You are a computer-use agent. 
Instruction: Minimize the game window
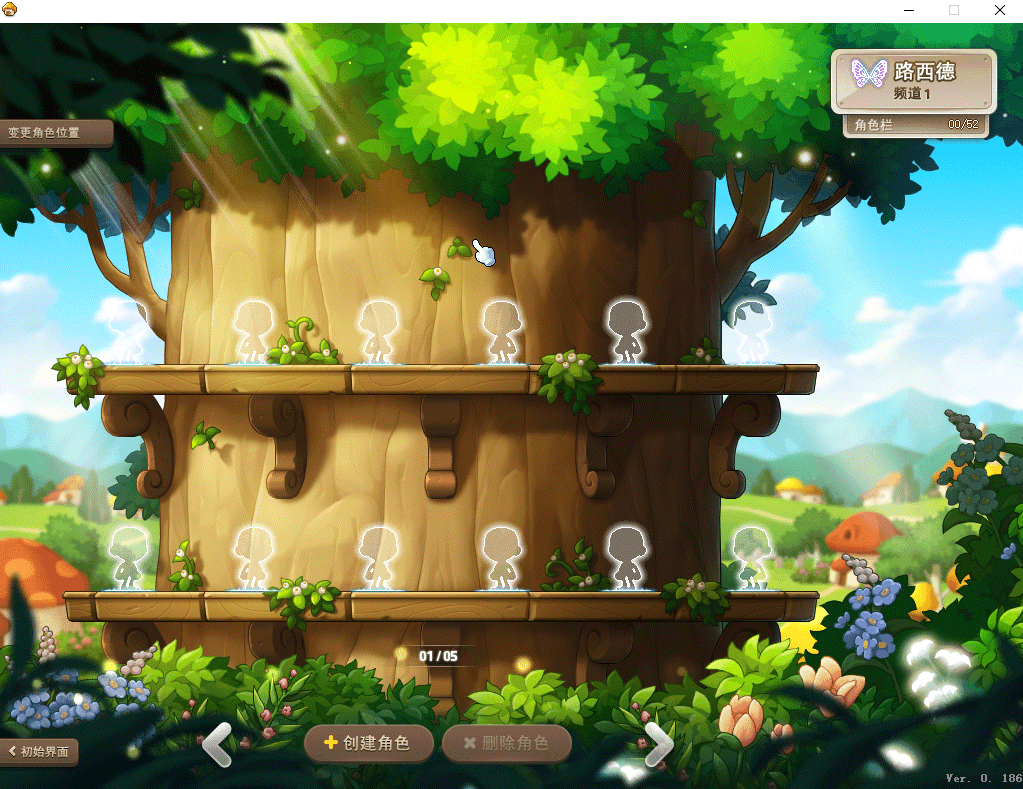tap(908, 10)
